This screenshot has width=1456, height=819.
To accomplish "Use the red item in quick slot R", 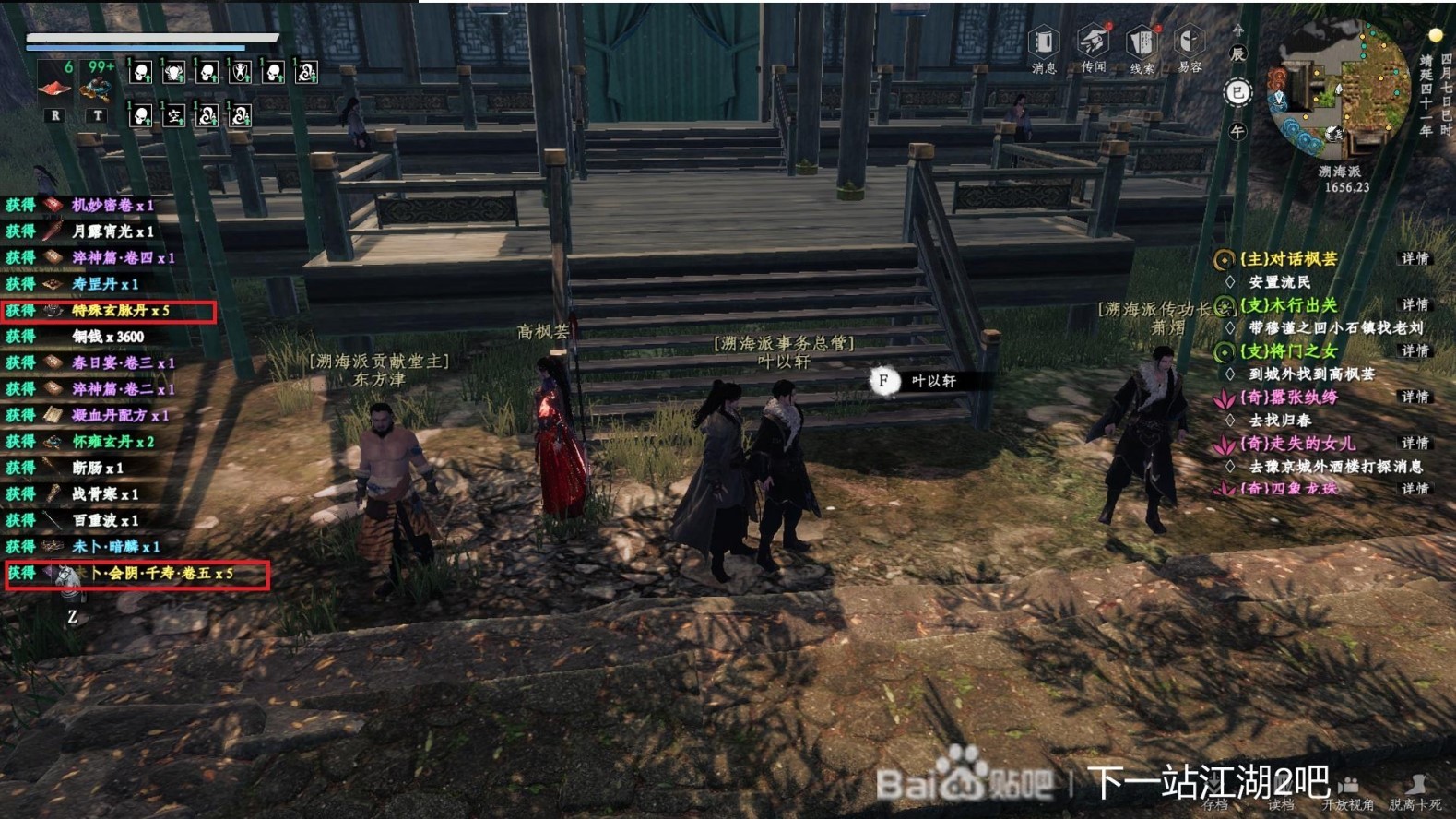I will point(54,87).
